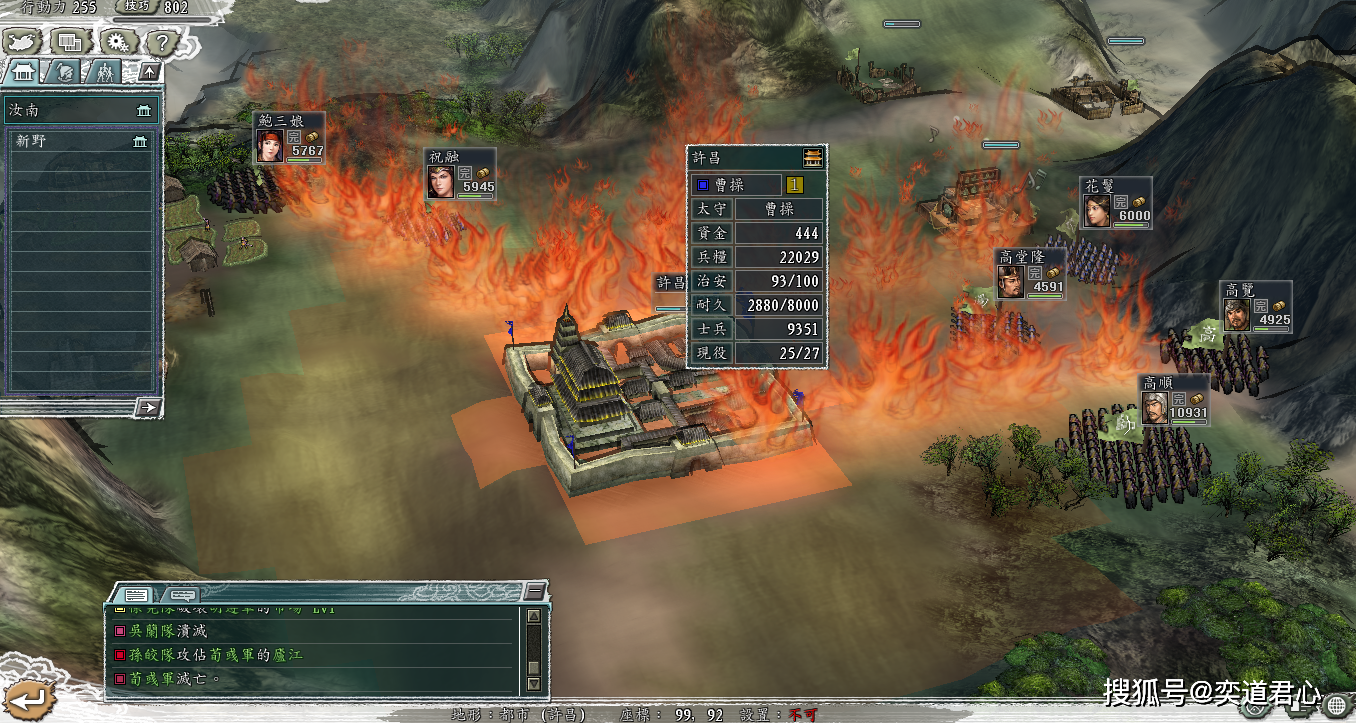Switch to the city list tab
The image size is (1356, 723).
tap(24, 72)
